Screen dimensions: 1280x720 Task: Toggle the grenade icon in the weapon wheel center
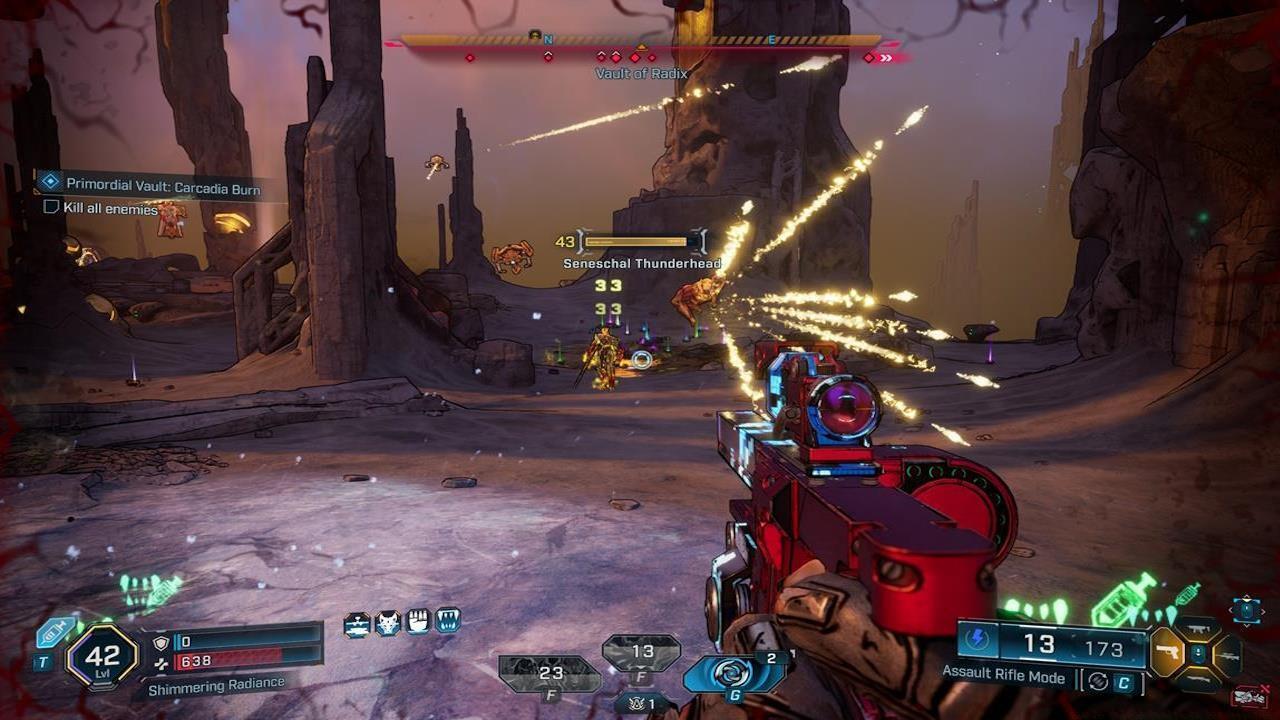point(1197,653)
